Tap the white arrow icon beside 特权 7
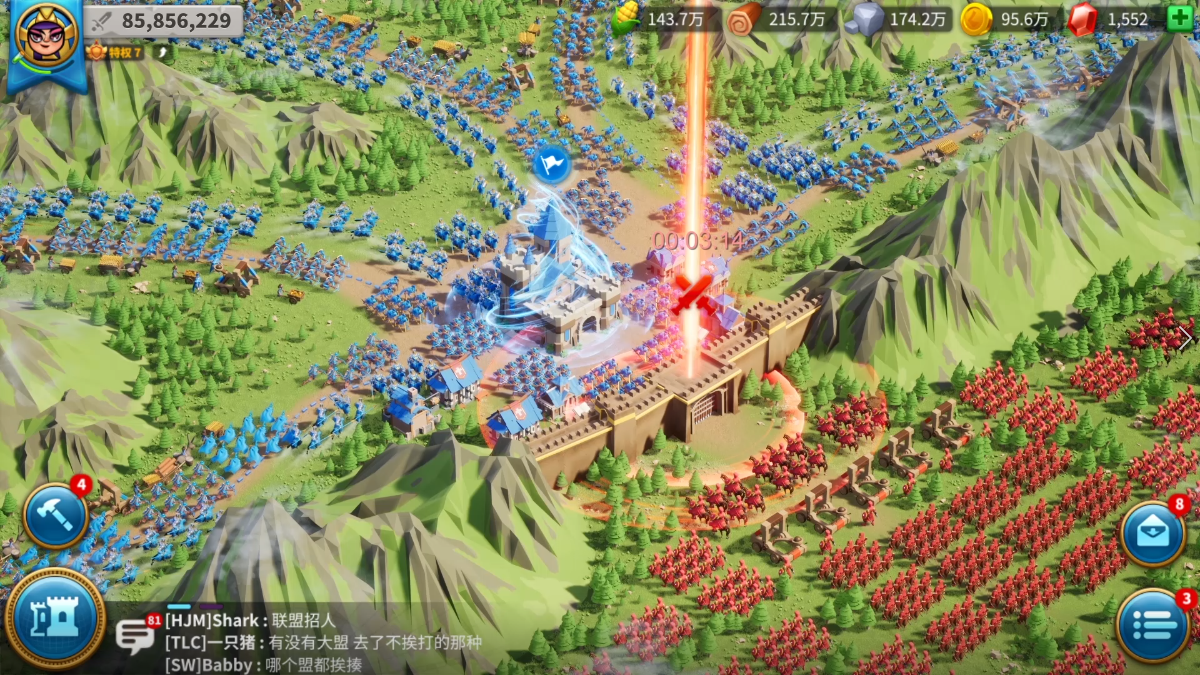The width and height of the screenshot is (1200, 675). (163, 52)
